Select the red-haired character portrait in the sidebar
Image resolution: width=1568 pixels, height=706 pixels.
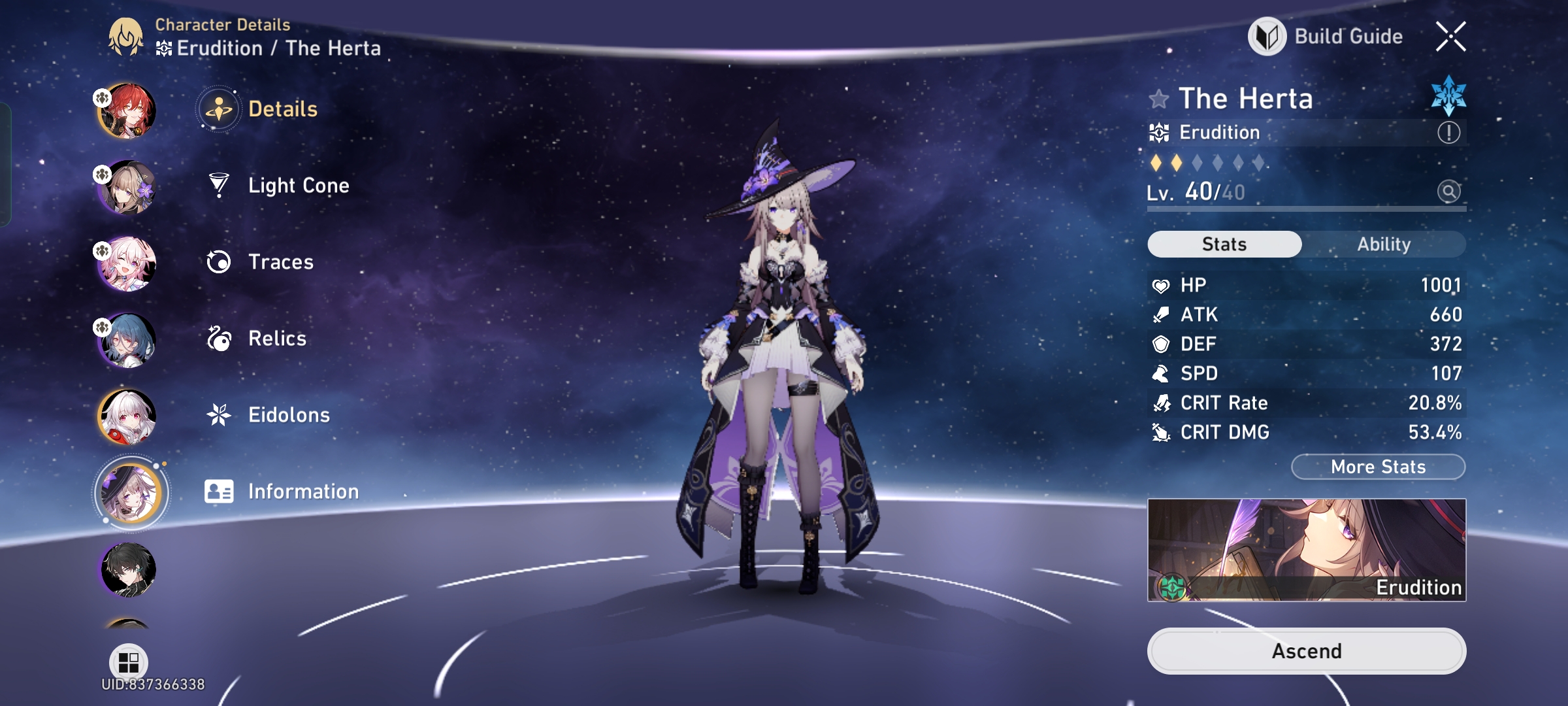click(128, 110)
